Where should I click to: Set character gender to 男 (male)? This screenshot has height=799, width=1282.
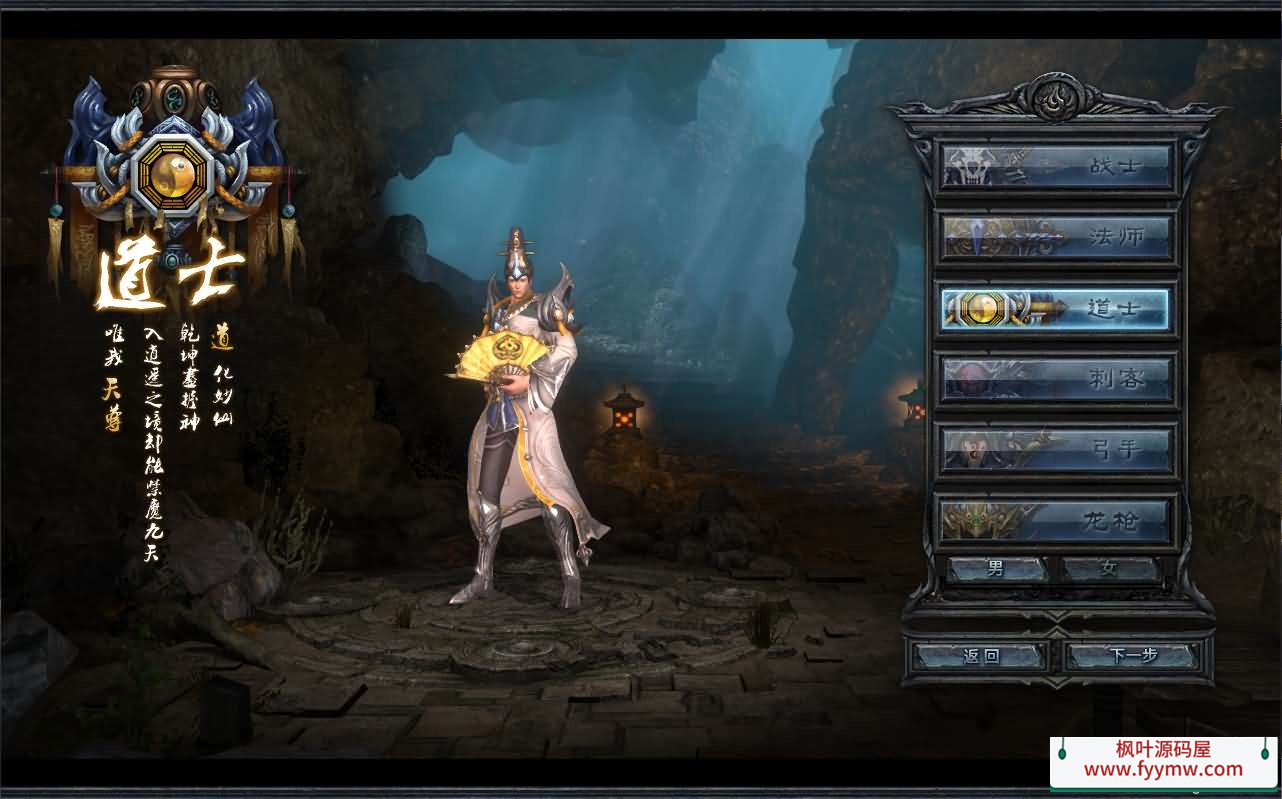[x=997, y=569]
